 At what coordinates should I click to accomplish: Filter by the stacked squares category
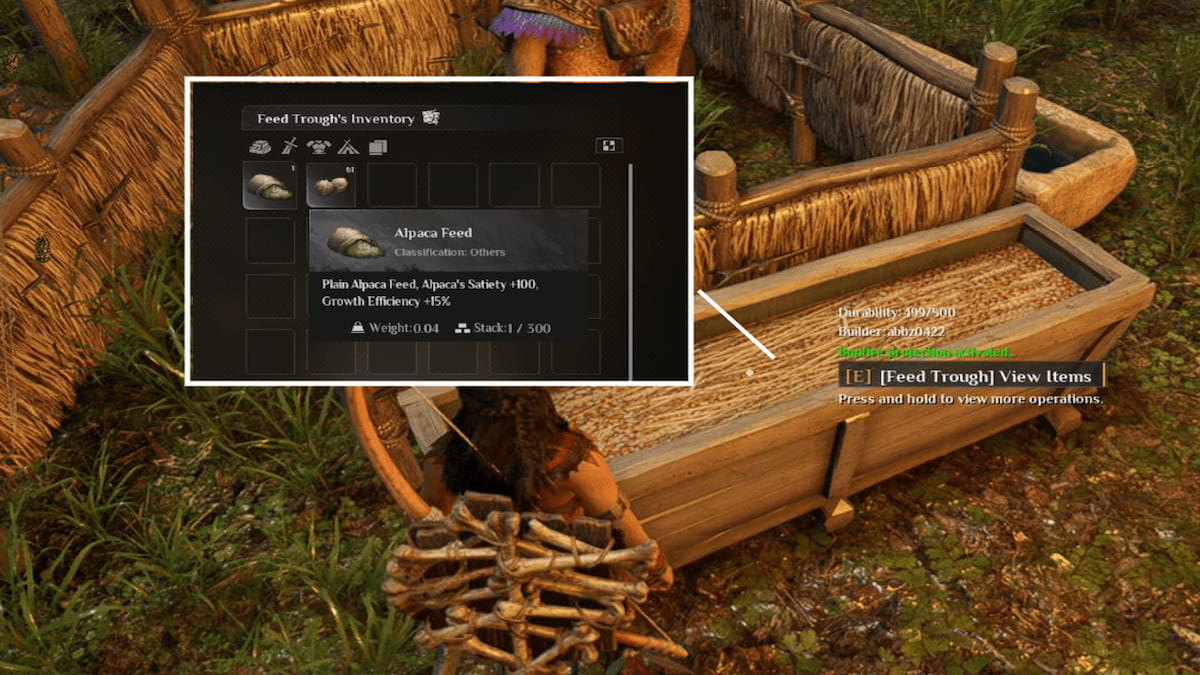coord(378,146)
